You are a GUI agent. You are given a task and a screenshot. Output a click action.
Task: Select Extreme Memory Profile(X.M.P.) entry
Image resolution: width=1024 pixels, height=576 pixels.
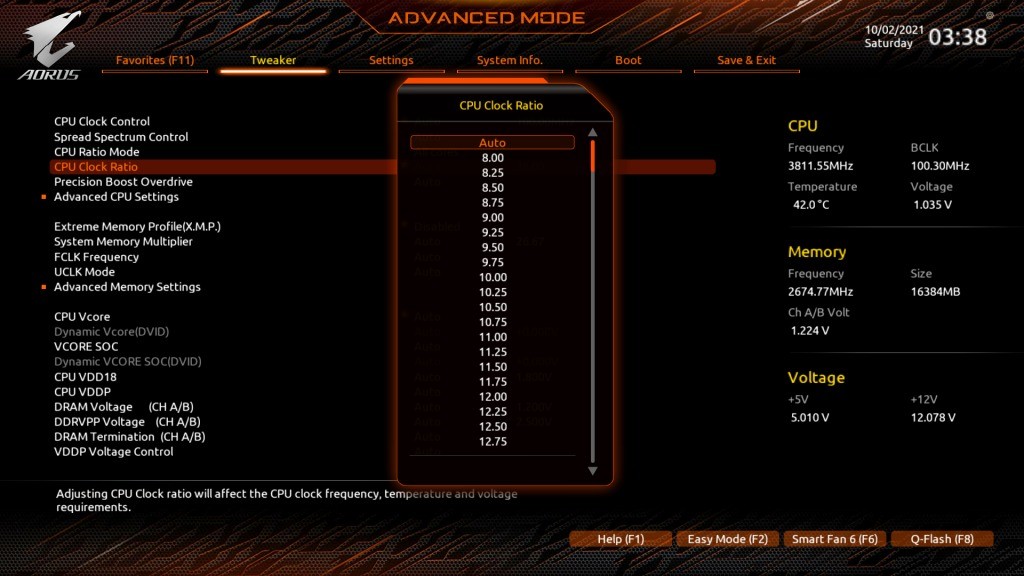(137, 227)
